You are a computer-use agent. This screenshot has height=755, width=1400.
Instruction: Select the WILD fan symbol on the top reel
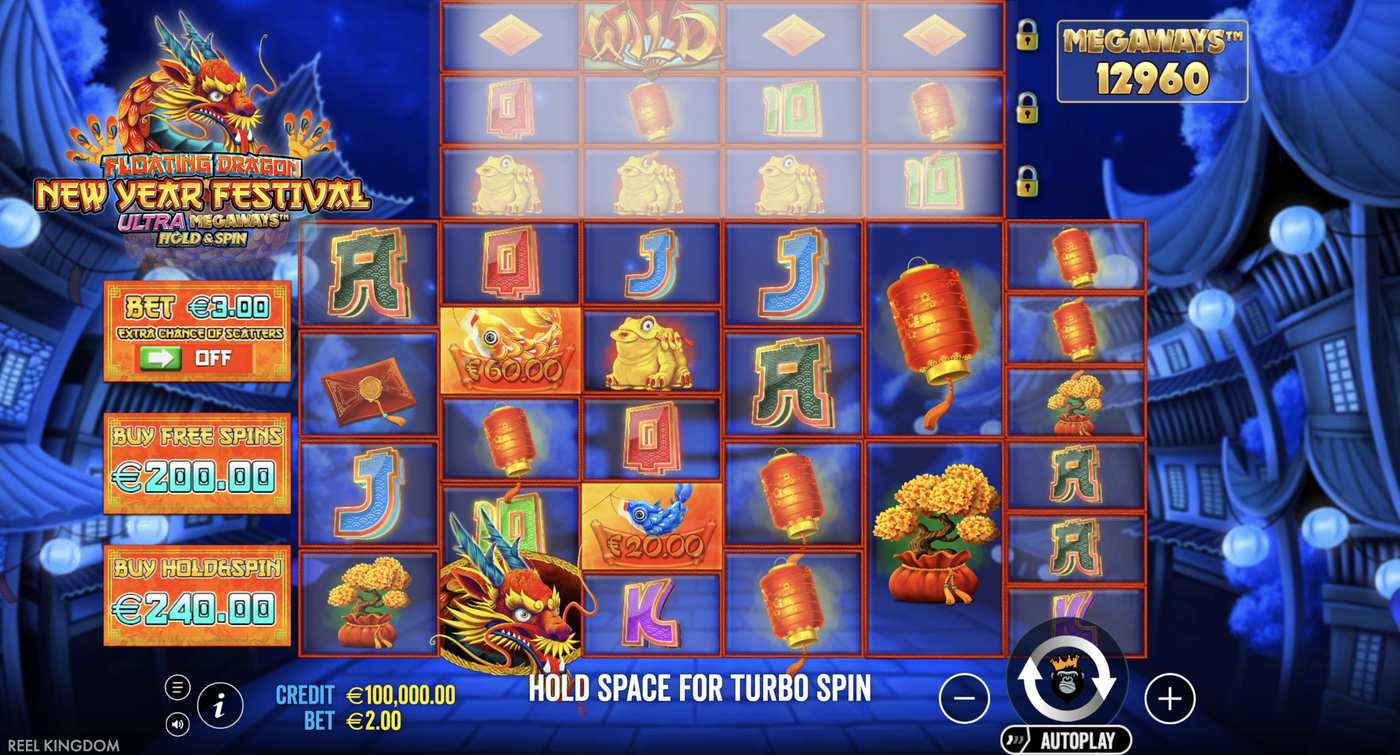[x=651, y=35]
